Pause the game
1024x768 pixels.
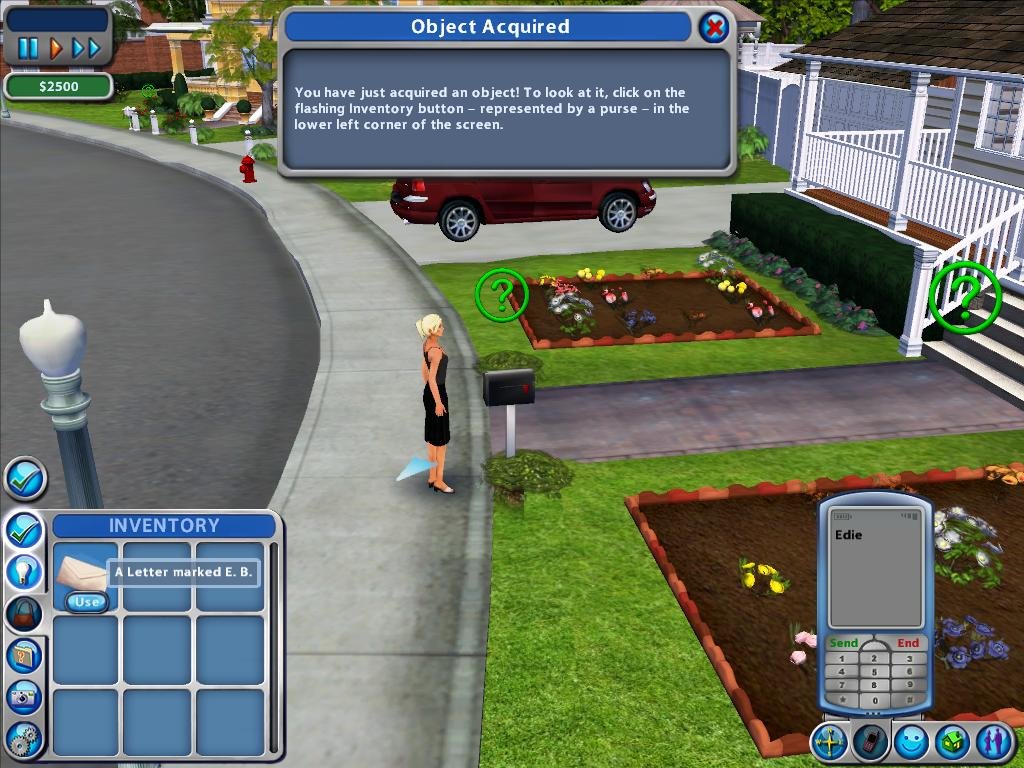(28, 47)
